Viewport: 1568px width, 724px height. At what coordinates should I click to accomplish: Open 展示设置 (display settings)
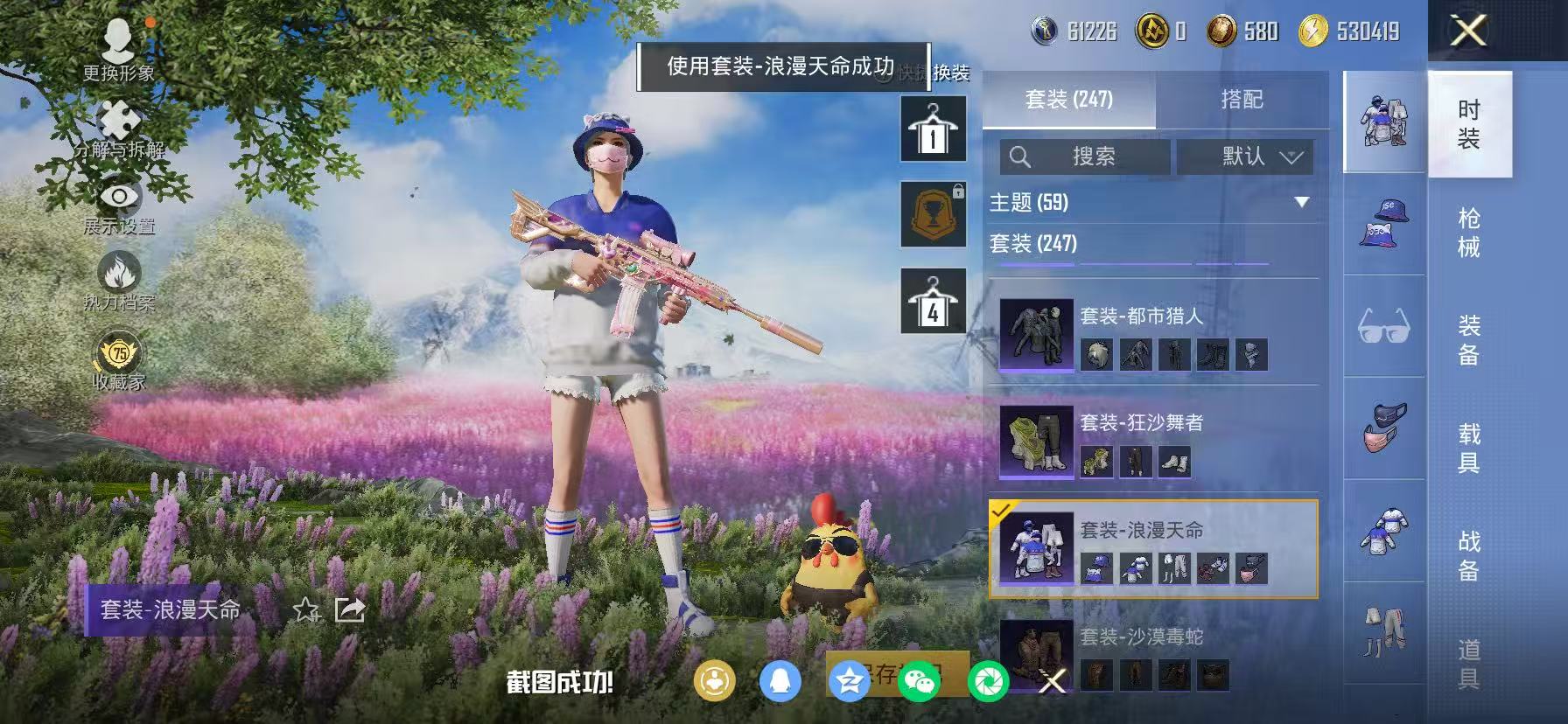point(120,197)
